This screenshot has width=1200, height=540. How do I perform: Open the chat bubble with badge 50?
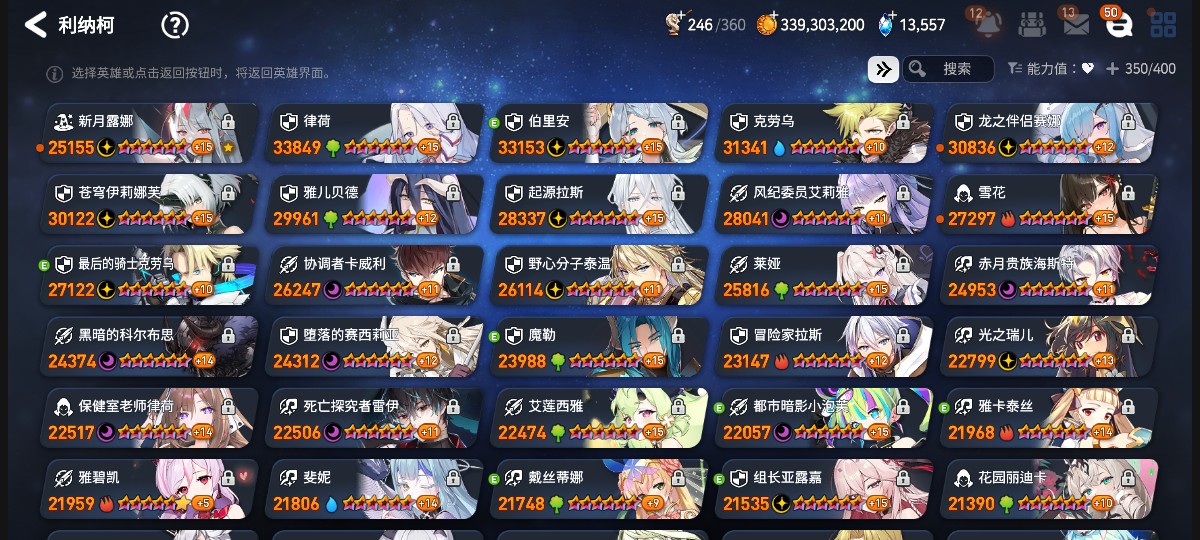[1118, 25]
